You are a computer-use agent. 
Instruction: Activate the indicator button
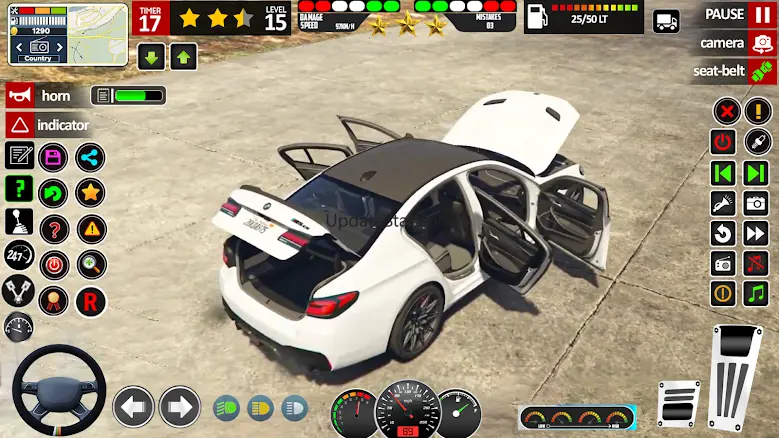click(x=49, y=125)
